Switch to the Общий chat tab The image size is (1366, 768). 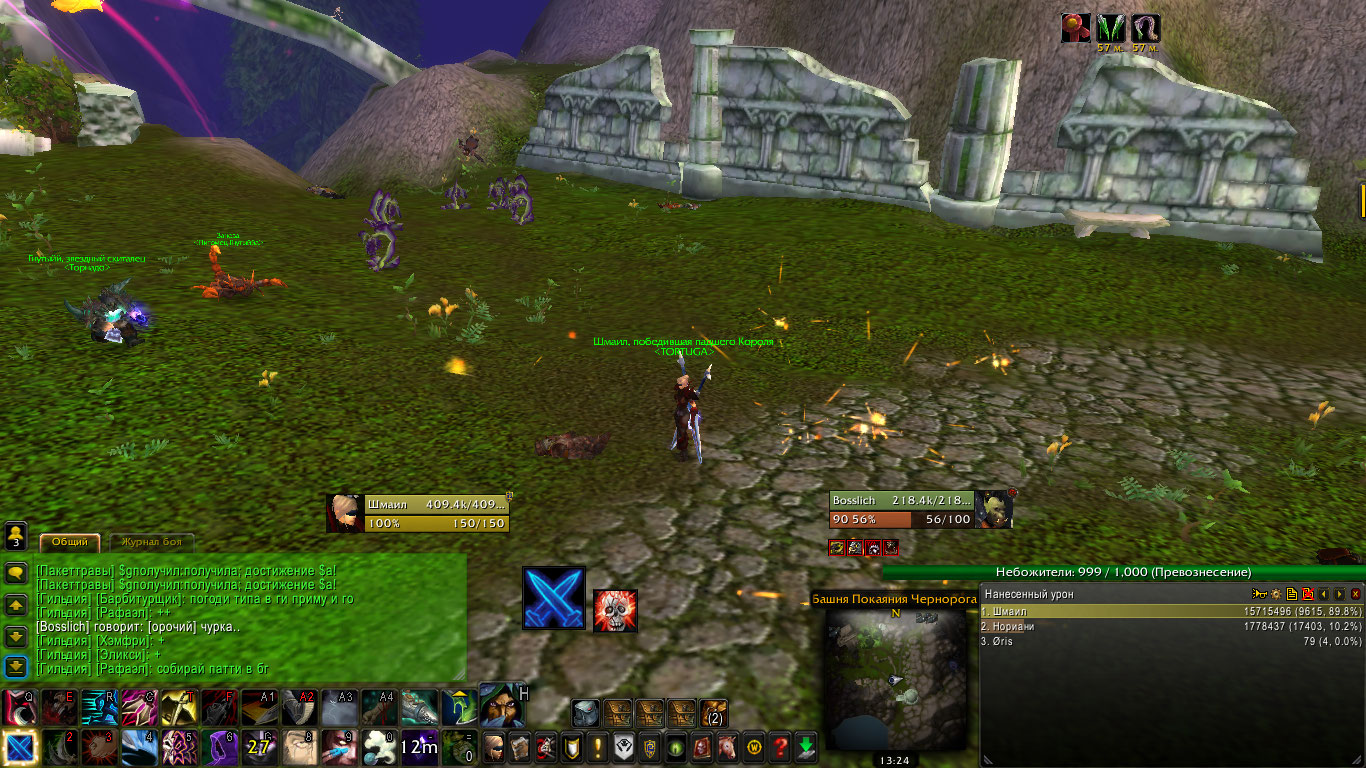pyautogui.click(x=69, y=542)
